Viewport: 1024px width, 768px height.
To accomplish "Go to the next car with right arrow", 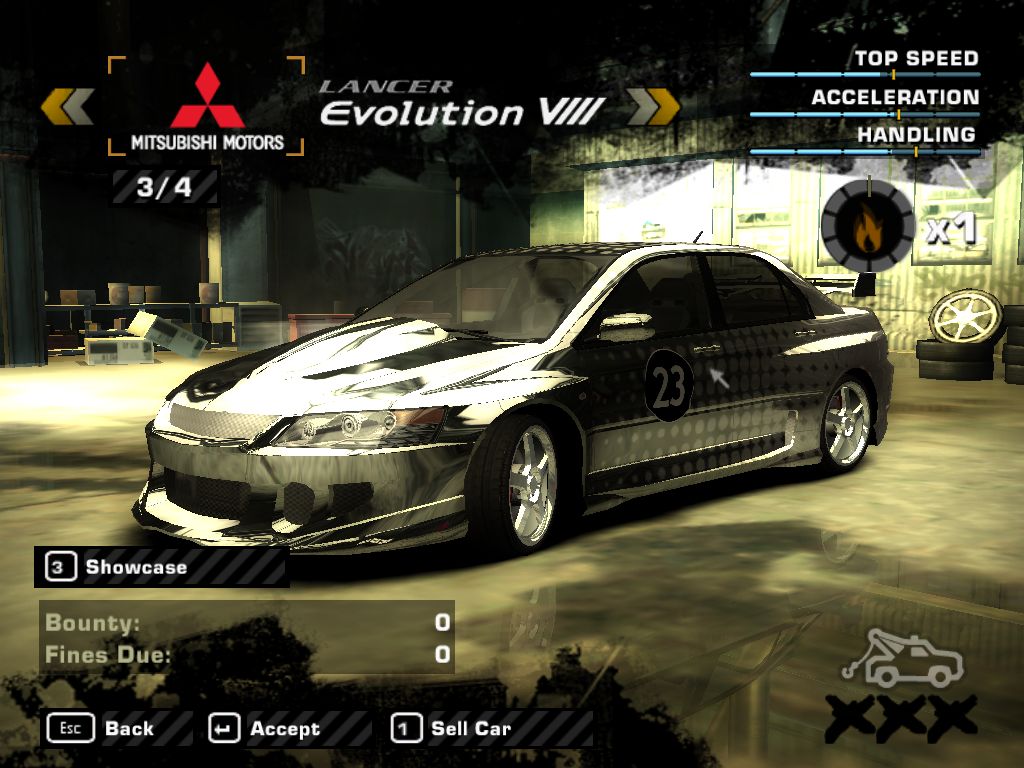I will coord(653,107).
